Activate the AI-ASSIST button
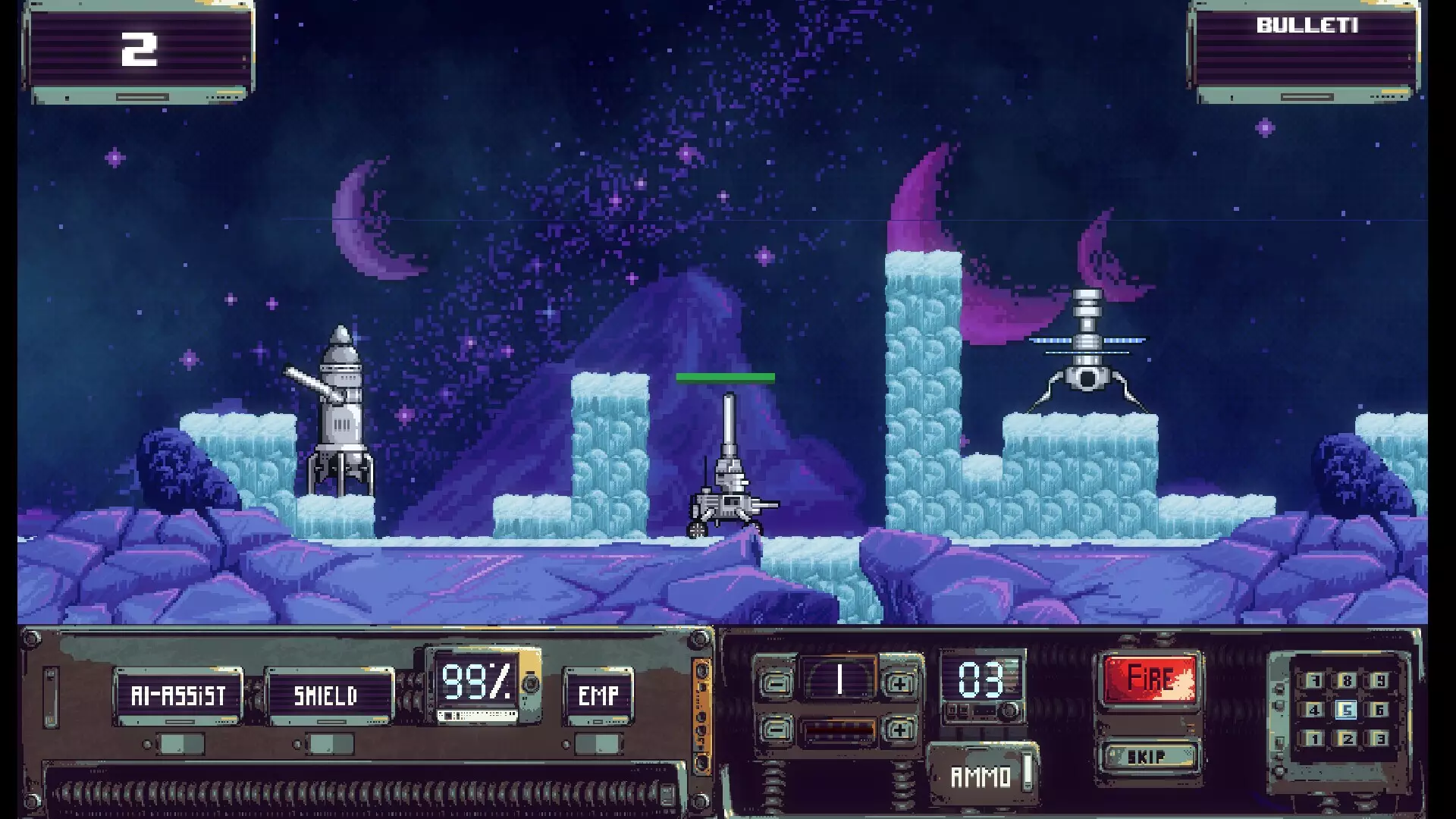1456x819 pixels. [x=178, y=695]
